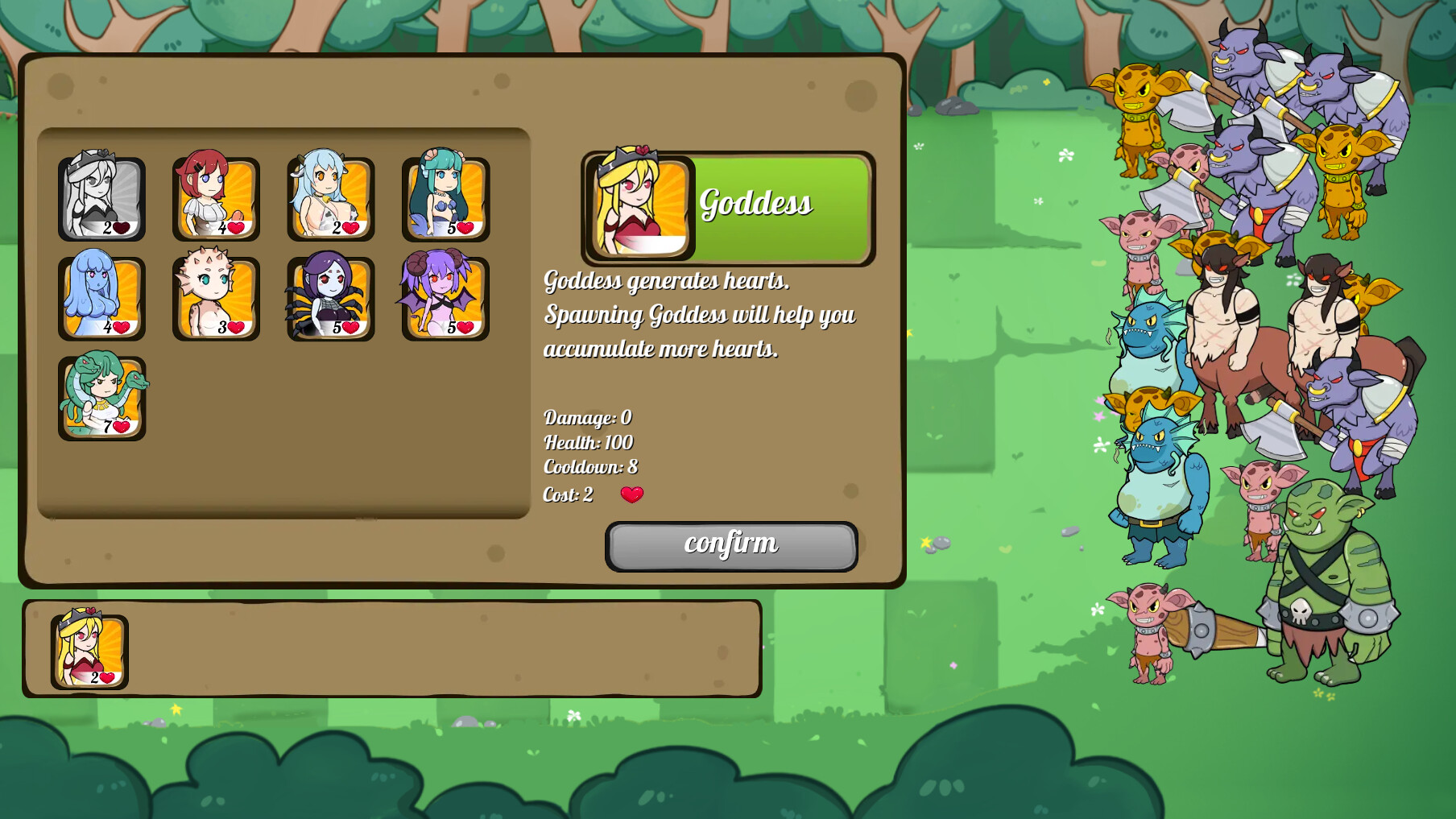
Task: Select the blue slime girl card
Action: pos(102,298)
